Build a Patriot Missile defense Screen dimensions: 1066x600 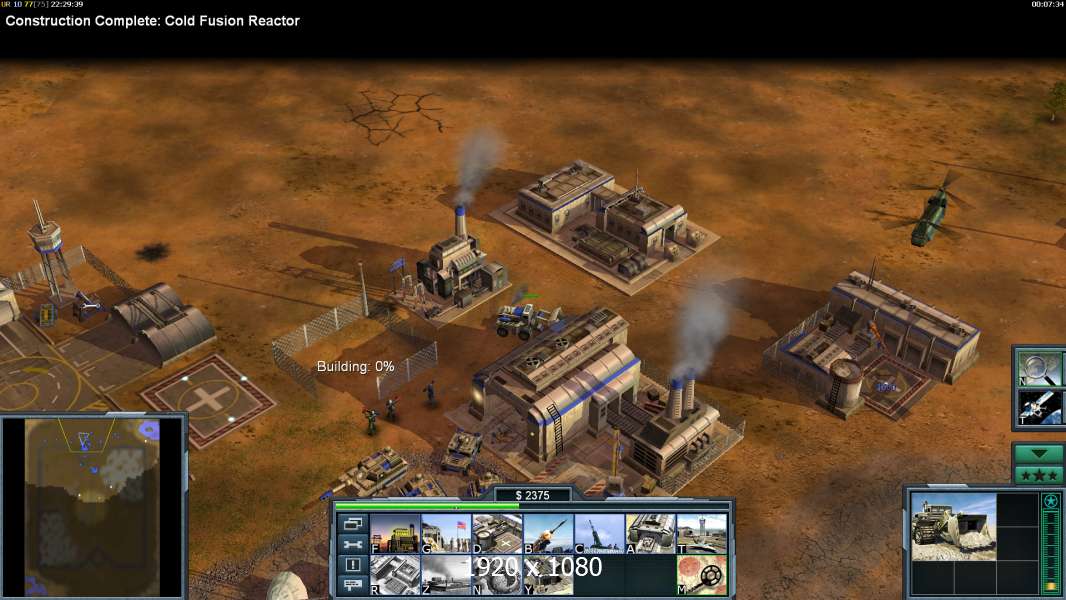pyautogui.click(x=547, y=534)
